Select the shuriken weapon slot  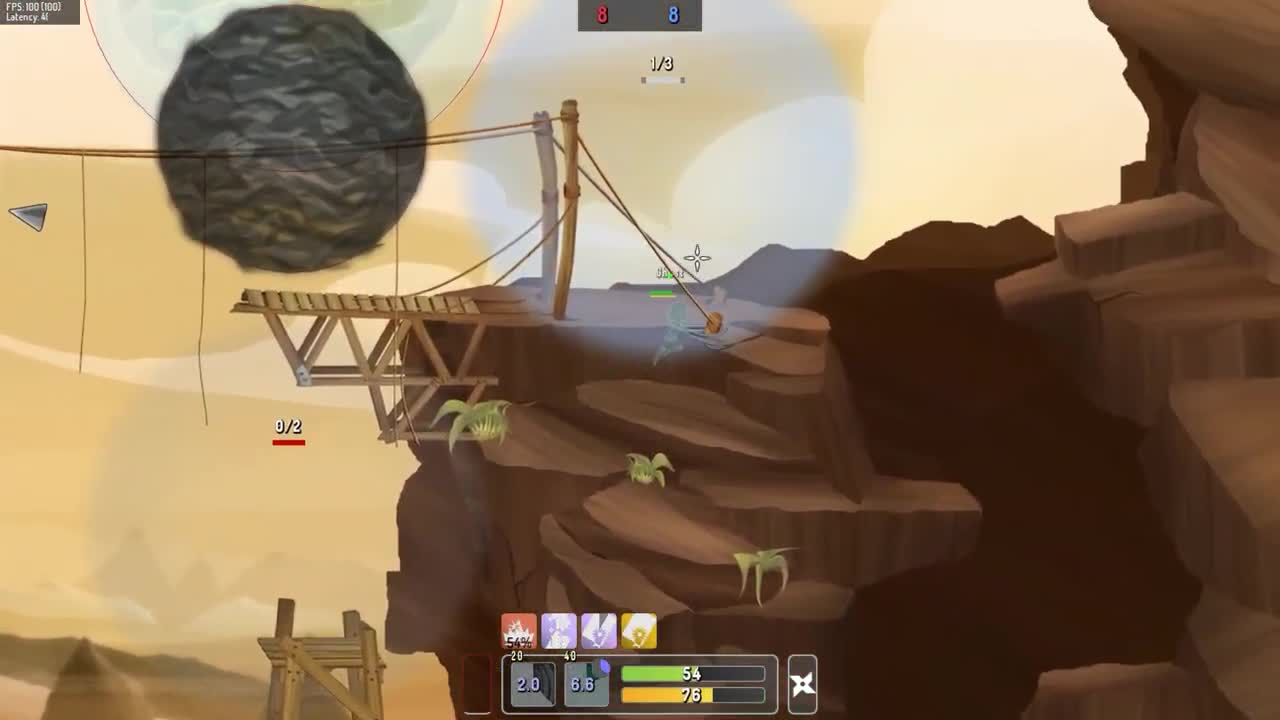click(x=802, y=684)
